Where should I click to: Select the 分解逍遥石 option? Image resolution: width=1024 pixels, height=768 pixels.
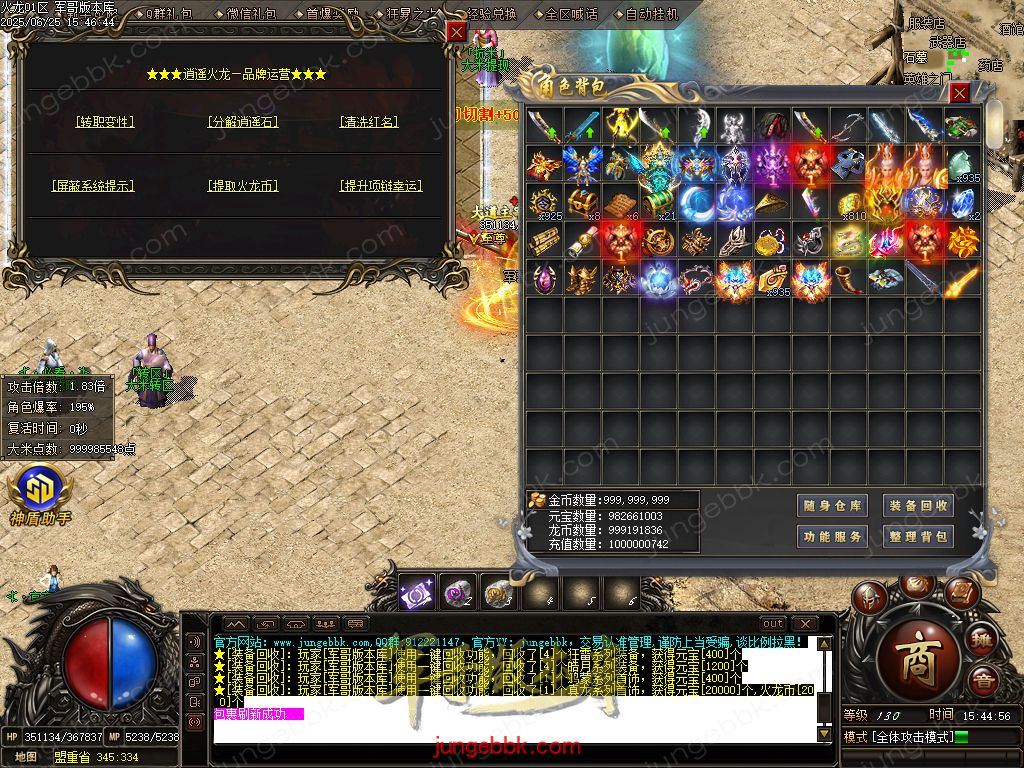243,122
